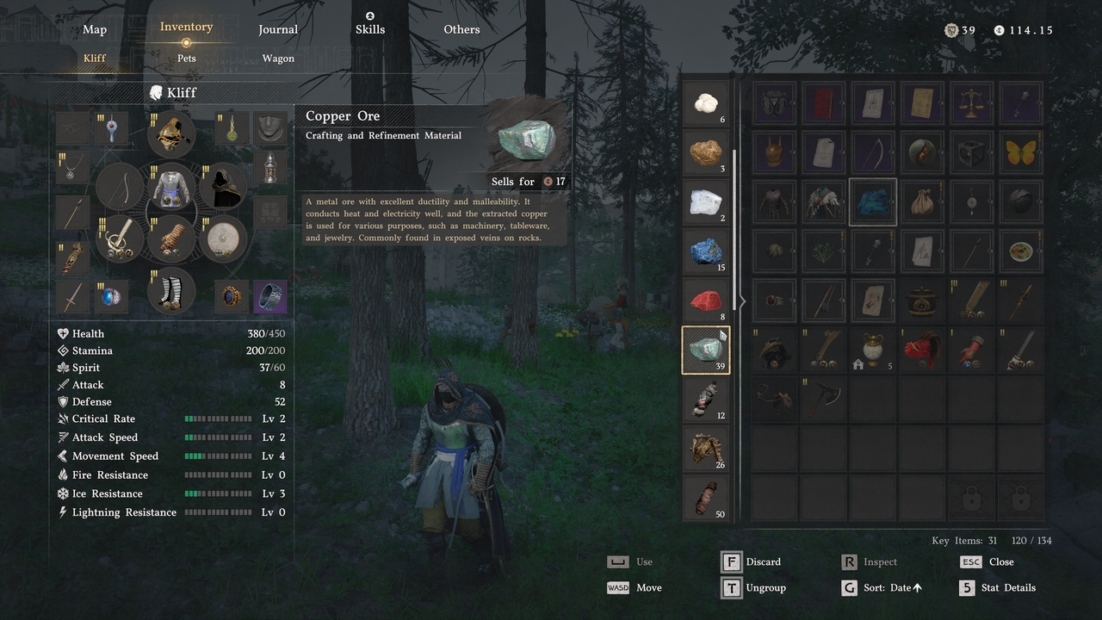The height and width of the screenshot is (620, 1102).
Task: Choose the gold nugget stack of 3
Action: [x=706, y=152]
